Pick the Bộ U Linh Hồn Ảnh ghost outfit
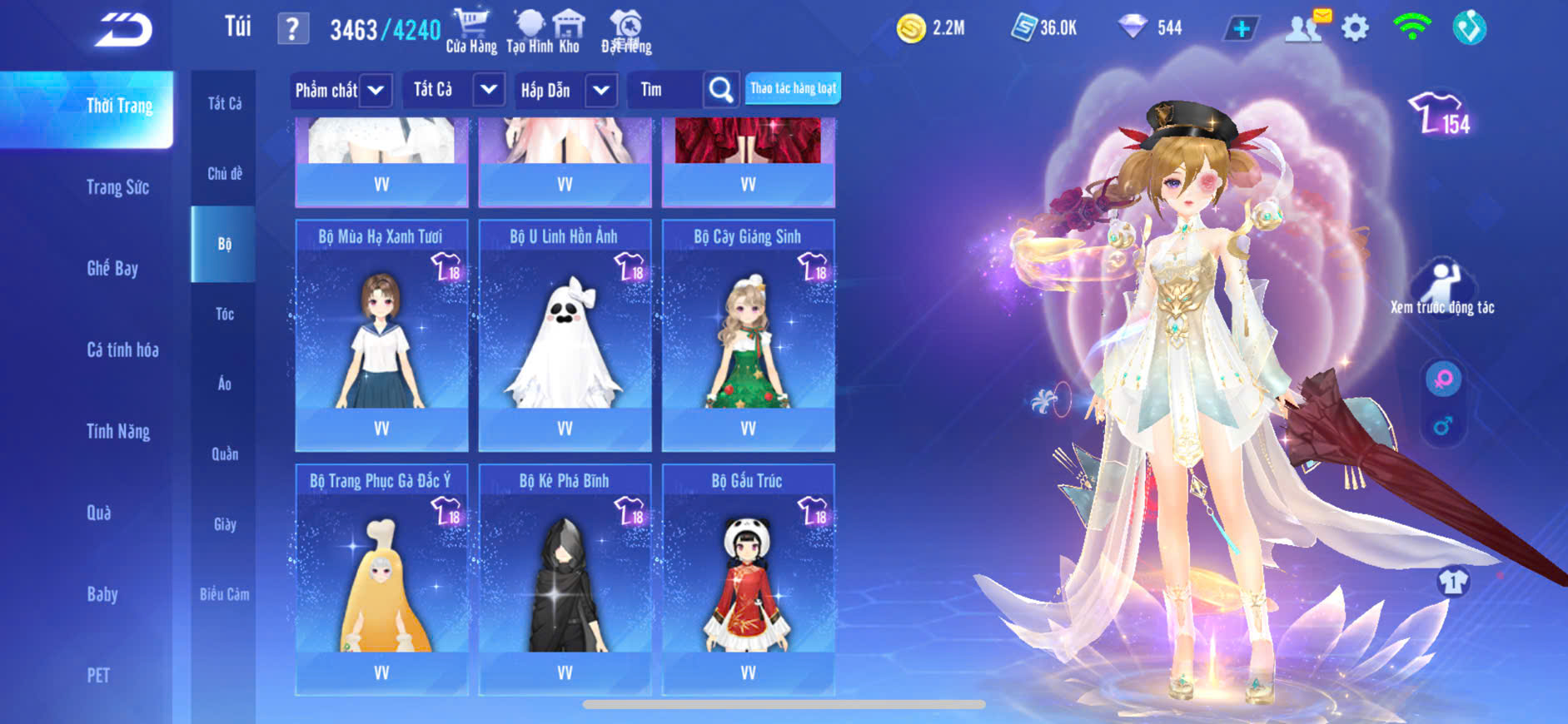The height and width of the screenshot is (724, 1568). pyautogui.click(x=565, y=335)
